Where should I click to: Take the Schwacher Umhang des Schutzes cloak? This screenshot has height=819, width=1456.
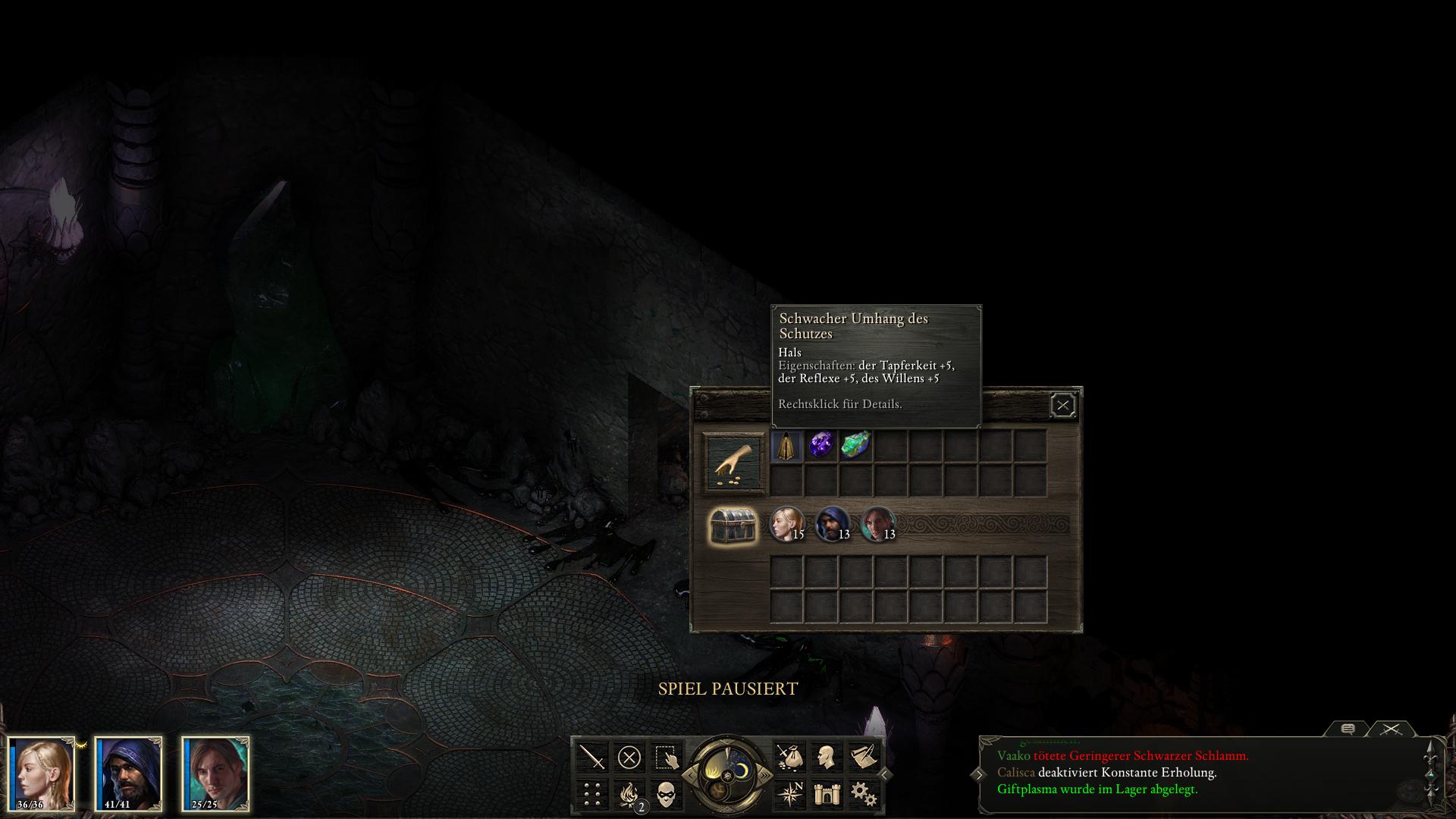pyautogui.click(x=786, y=446)
